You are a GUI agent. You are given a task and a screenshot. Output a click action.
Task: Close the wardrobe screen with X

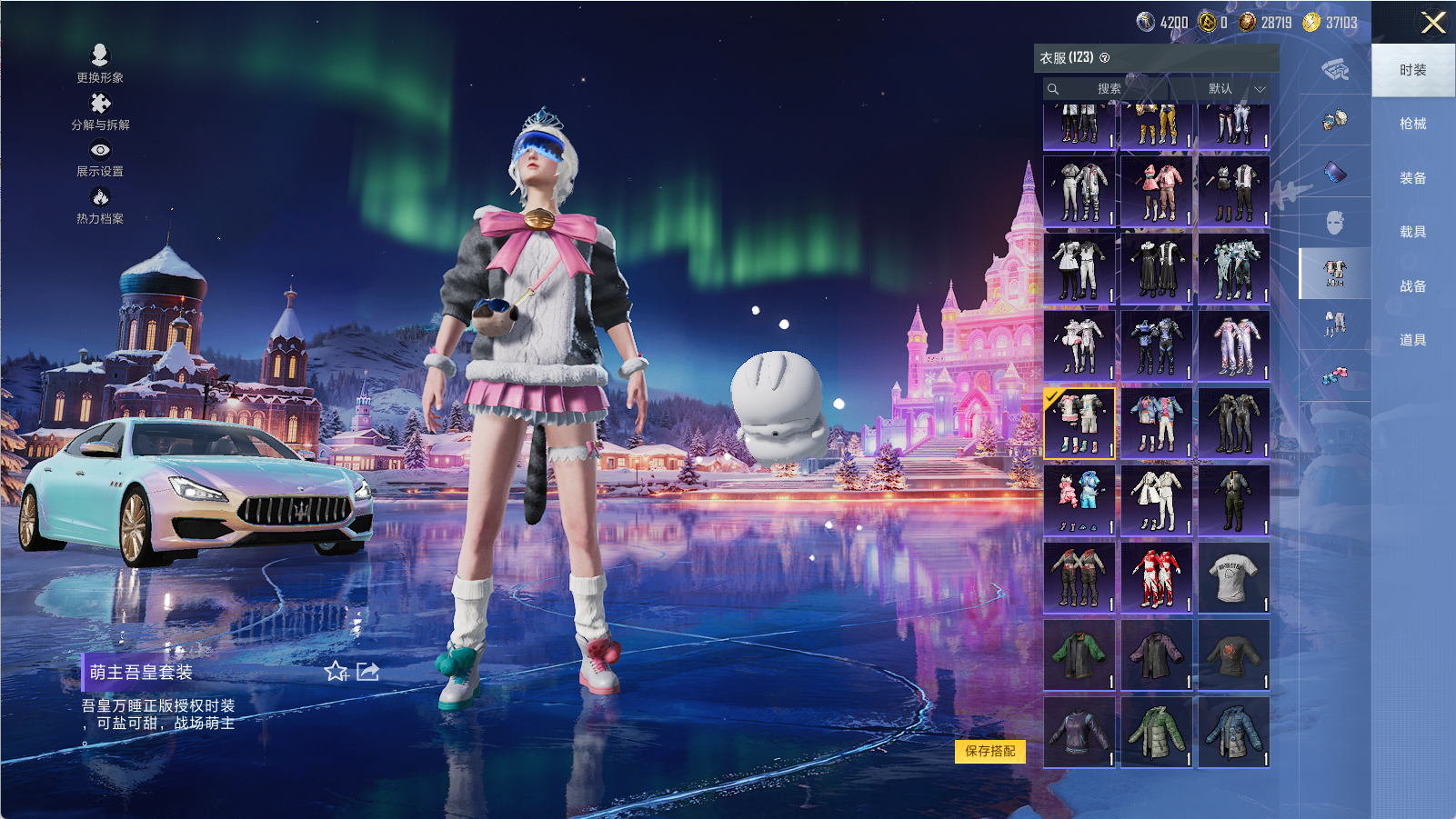[x=1433, y=23]
